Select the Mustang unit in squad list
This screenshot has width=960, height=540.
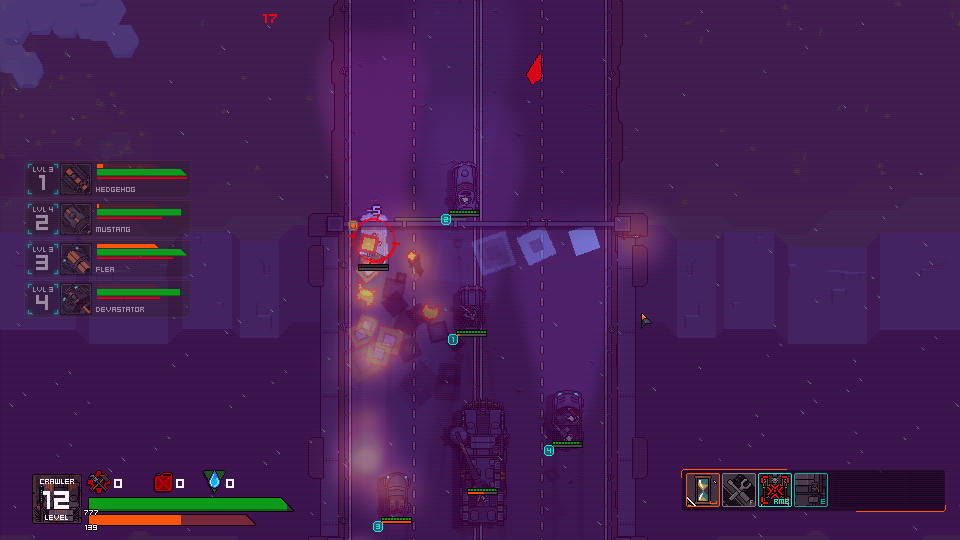[107, 219]
